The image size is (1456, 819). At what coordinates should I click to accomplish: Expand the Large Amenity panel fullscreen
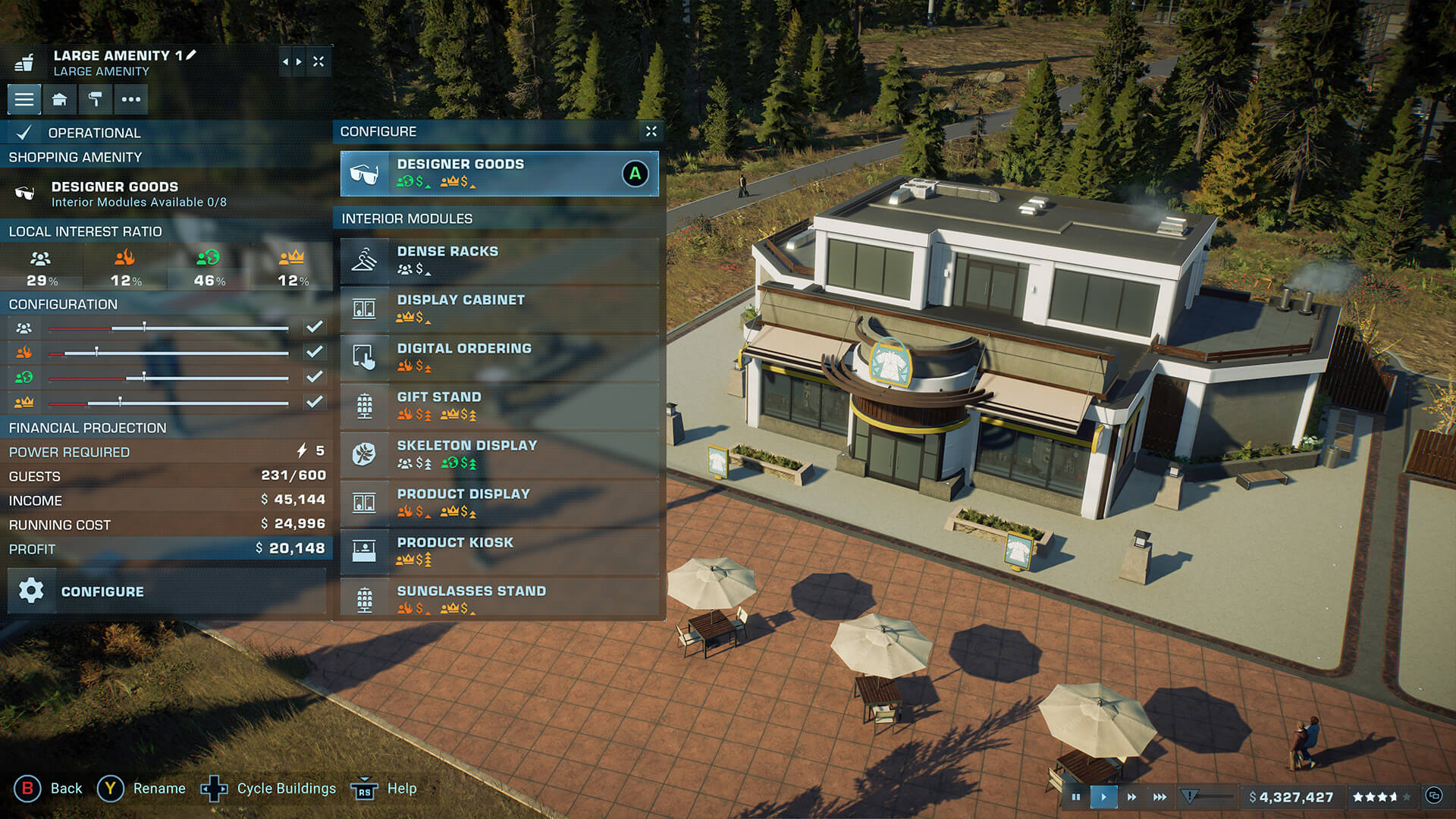pos(318,61)
